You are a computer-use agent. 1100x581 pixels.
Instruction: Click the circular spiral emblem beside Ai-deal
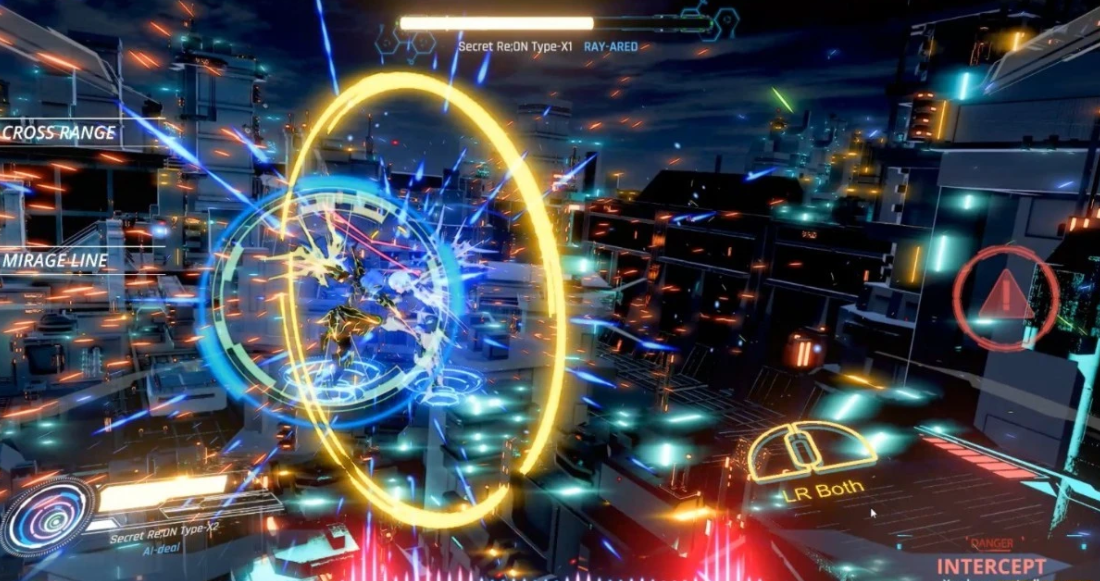click(47, 517)
